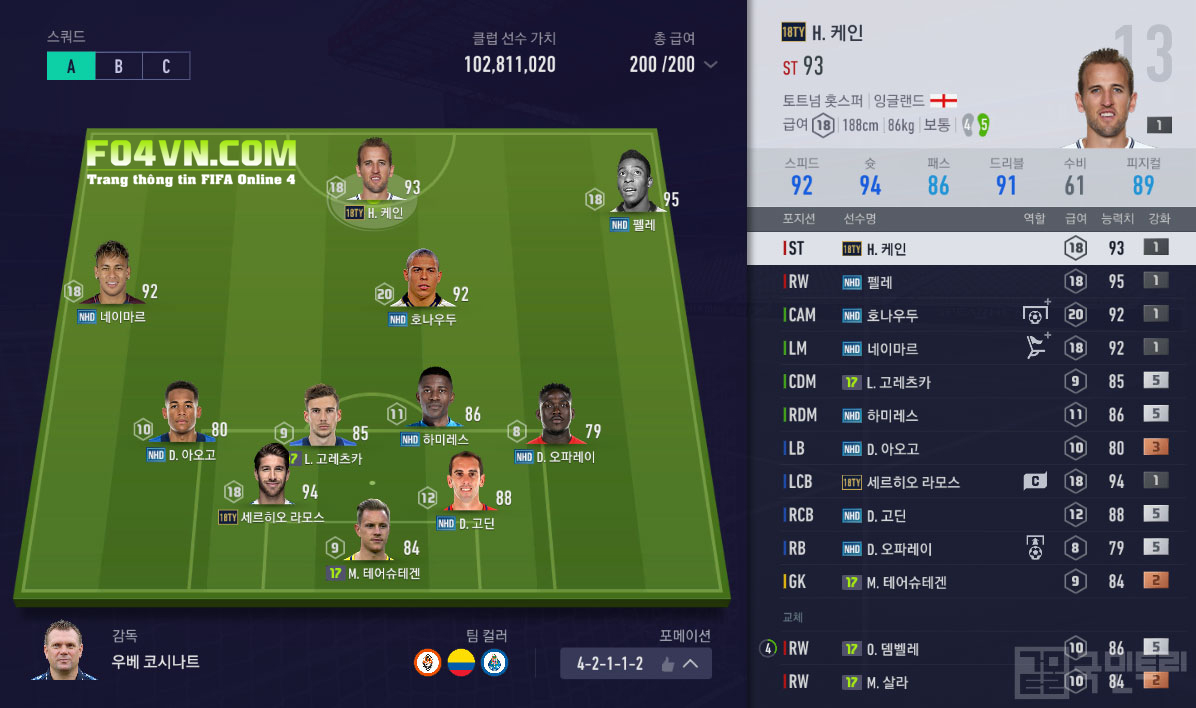1196x708 pixels.
Task: Select H. 케인 player card on pitch
Action: [x=375, y=170]
